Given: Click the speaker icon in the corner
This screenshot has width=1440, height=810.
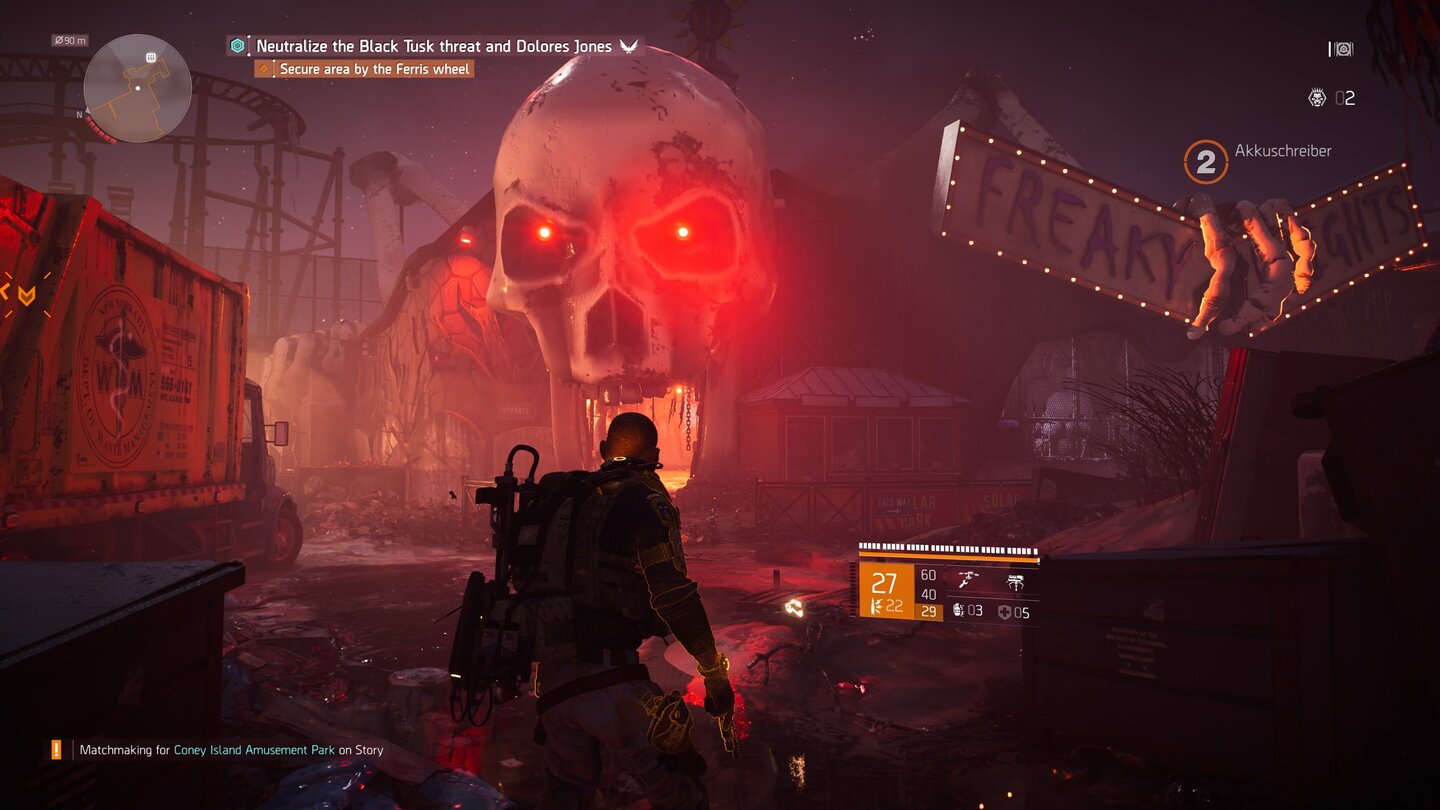Looking at the screenshot, I should pyautogui.click(x=1343, y=49).
